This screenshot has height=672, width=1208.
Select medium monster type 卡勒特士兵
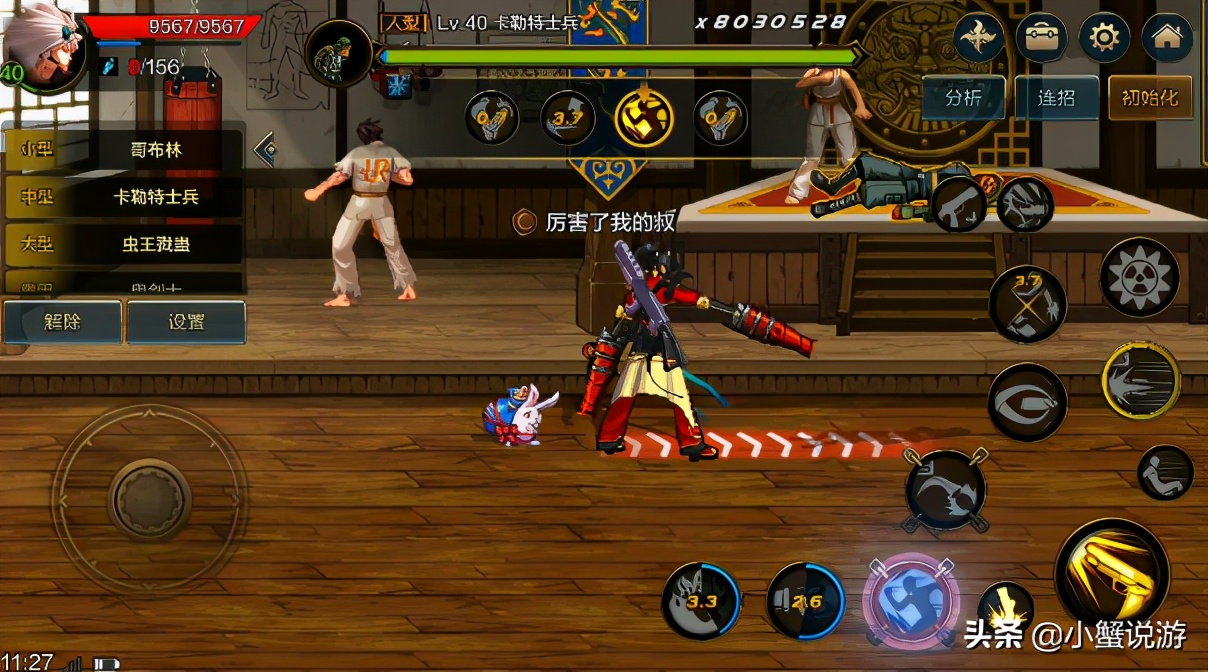click(x=155, y=197)
